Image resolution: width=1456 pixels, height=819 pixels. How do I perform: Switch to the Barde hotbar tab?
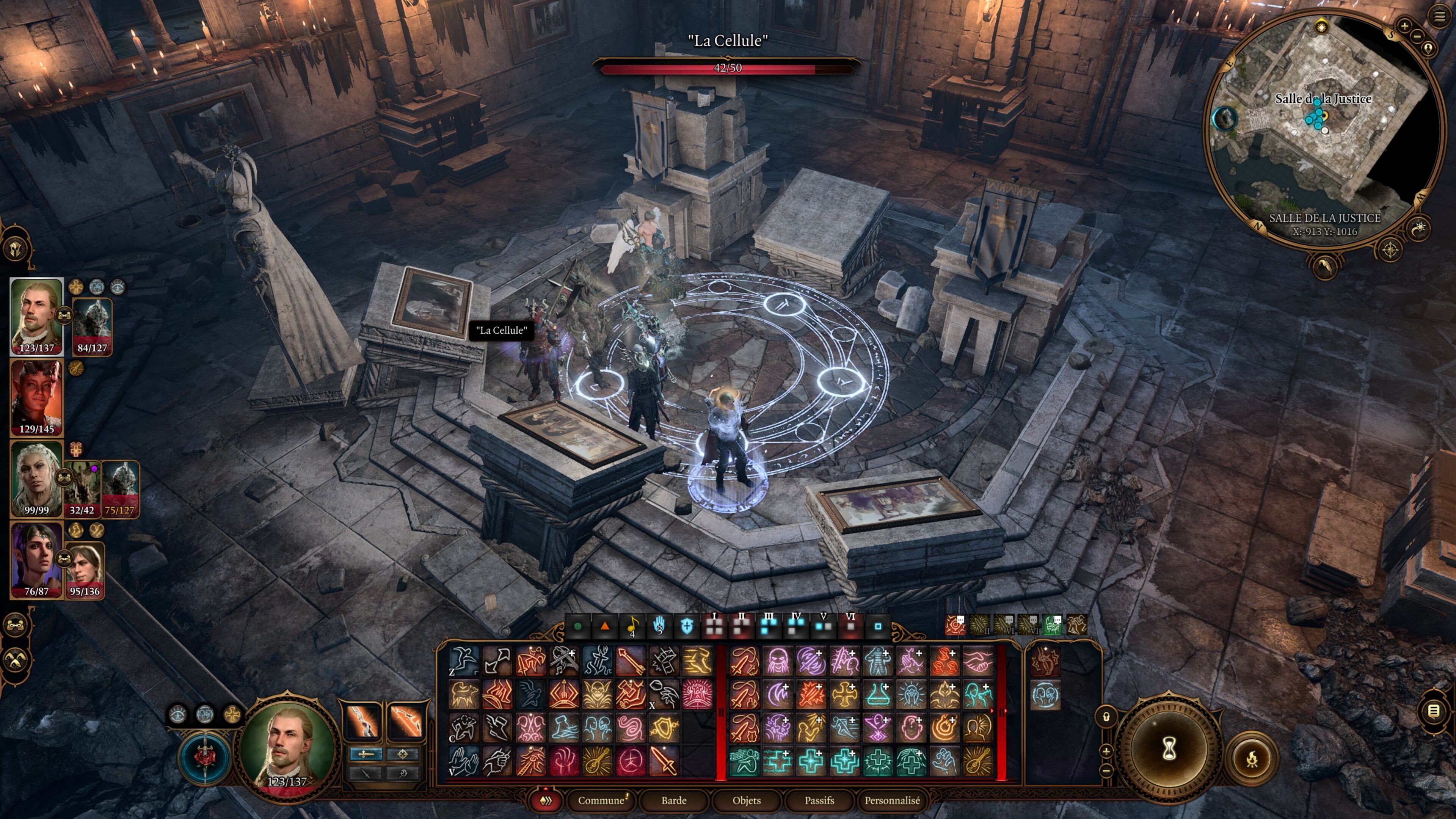(x=674, y=800)
